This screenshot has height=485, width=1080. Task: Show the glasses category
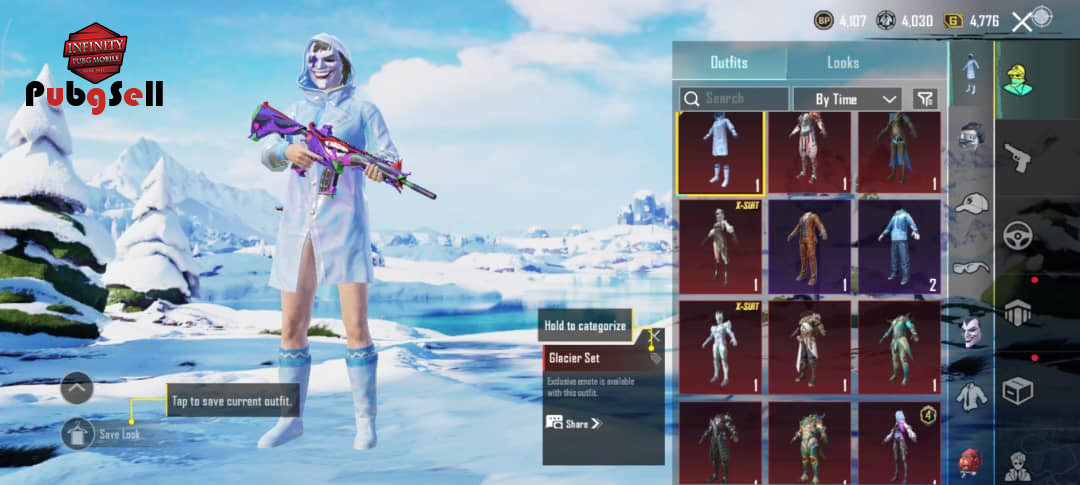point(971,267)
